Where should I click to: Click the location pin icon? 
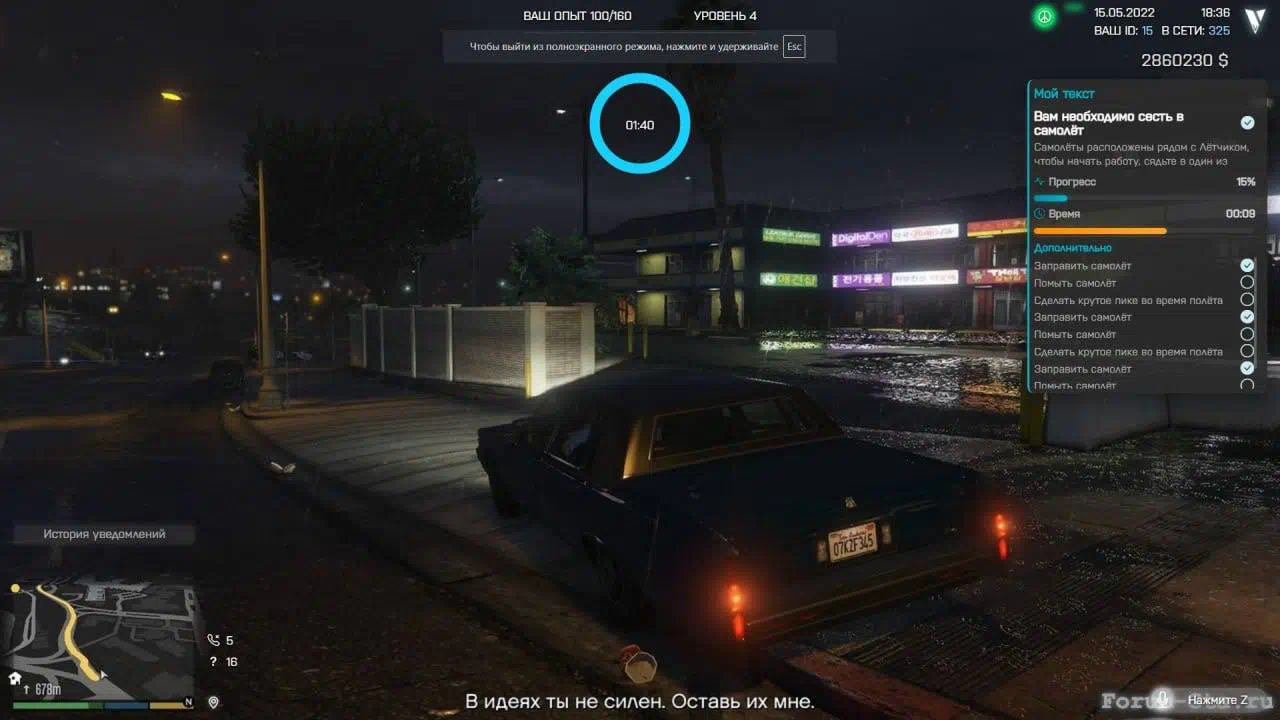tap(213, 702)
